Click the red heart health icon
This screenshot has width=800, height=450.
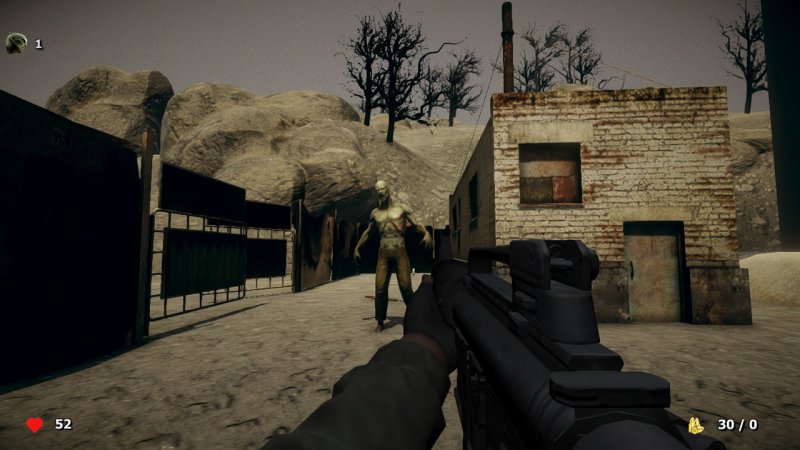point(34,425)
